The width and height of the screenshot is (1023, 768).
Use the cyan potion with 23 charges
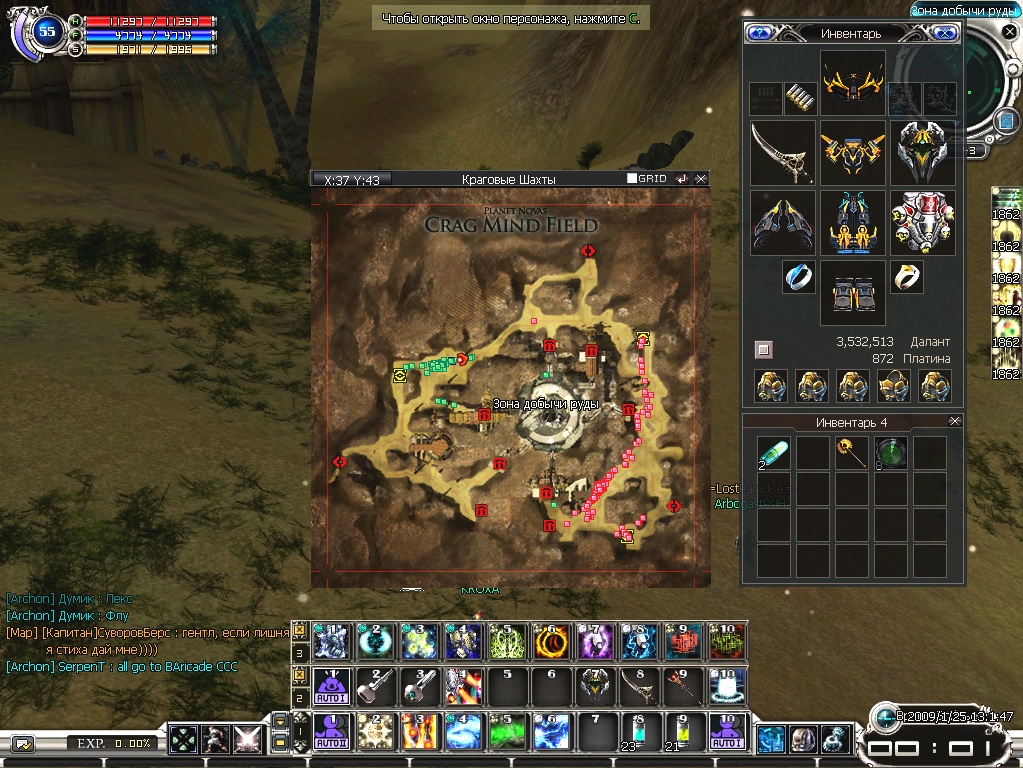[635, 732]
